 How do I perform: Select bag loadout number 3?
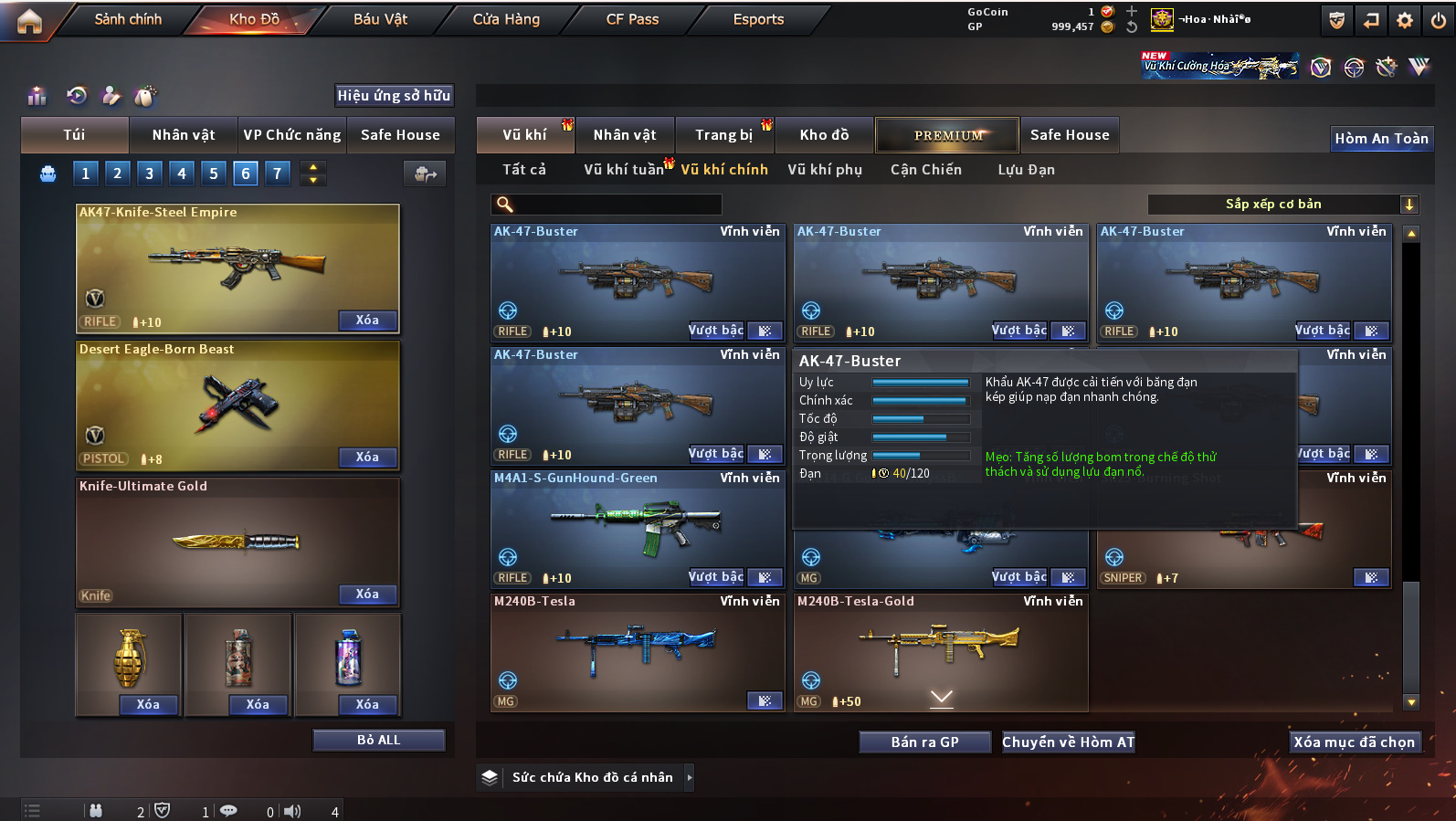150,174
